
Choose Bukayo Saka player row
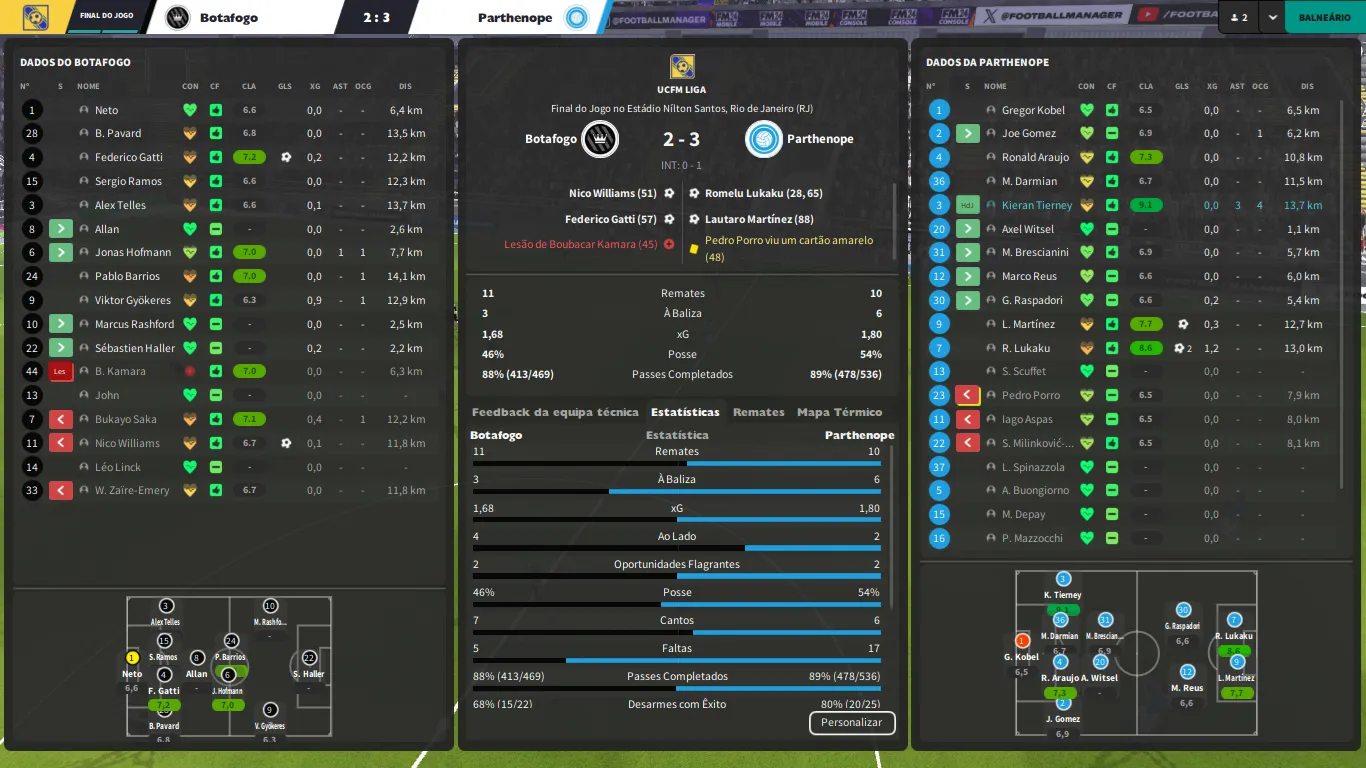(x=125, y=419)
